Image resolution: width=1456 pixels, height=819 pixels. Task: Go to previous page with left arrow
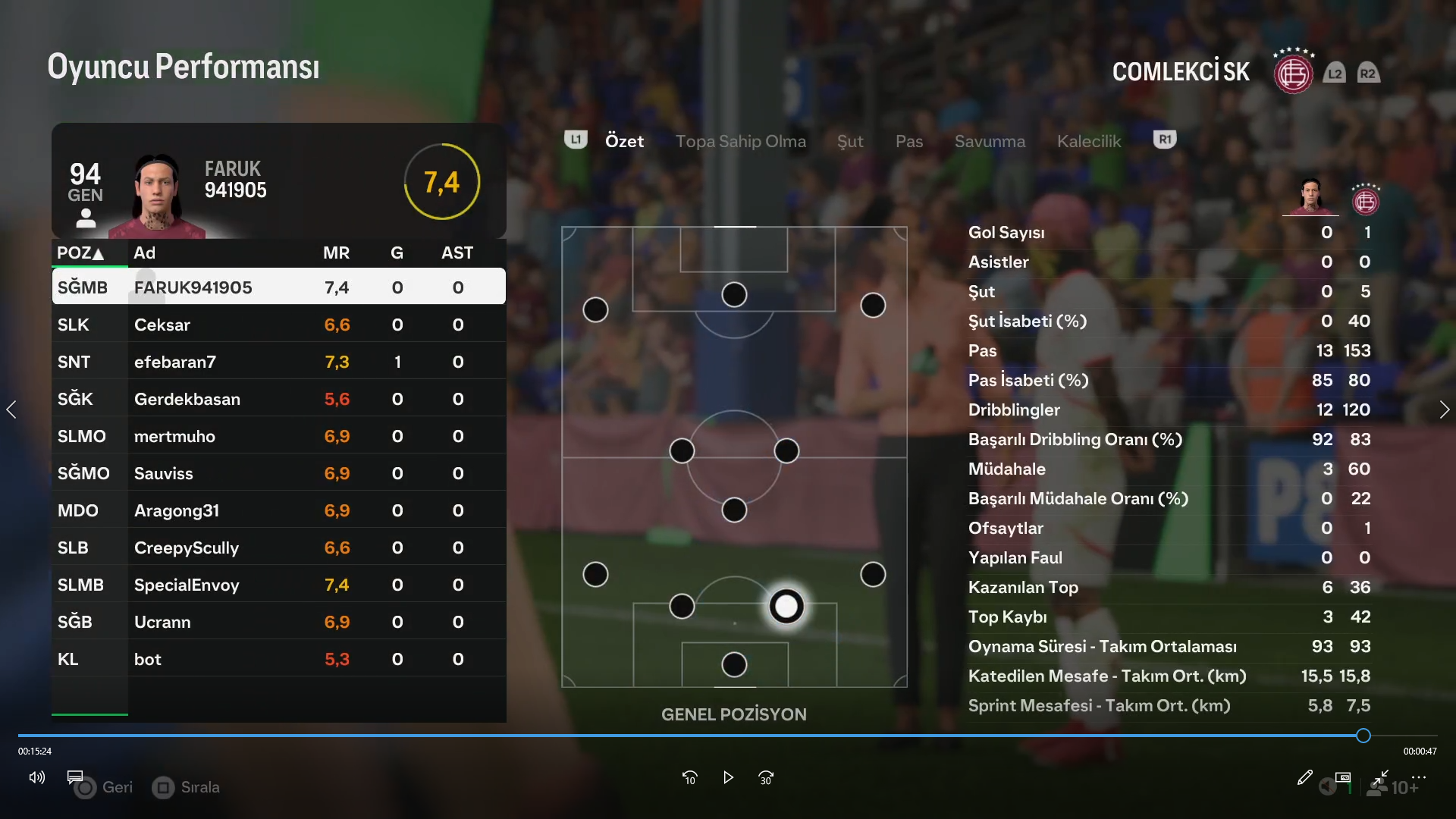11,409
